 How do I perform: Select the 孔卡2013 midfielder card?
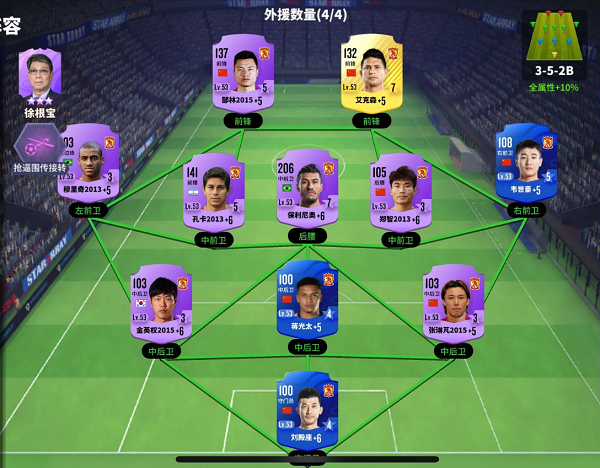pyautogui.click(x=214, y=189)
